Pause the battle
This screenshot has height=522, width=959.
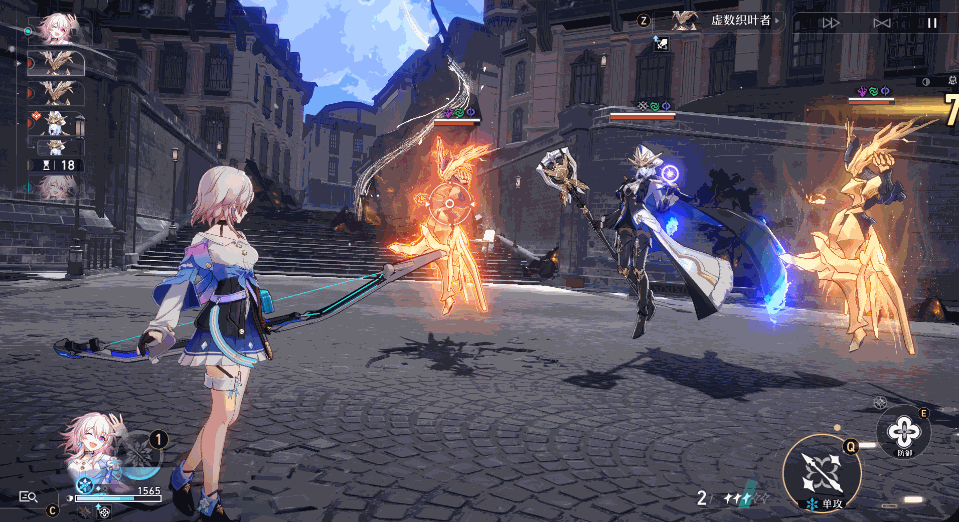[932, 22]
